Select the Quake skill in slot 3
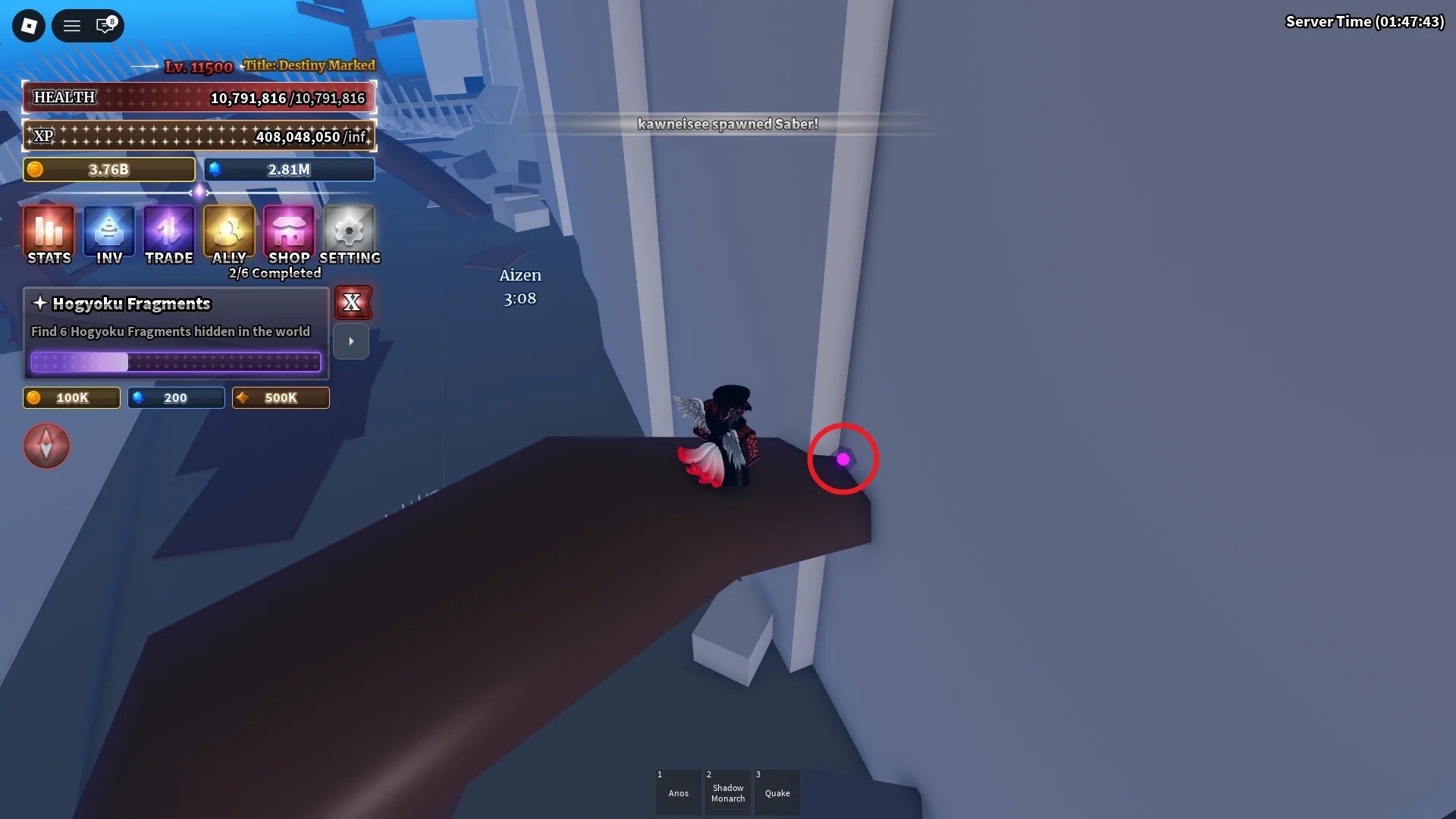The image size is (1456, 819). (777, 792)
